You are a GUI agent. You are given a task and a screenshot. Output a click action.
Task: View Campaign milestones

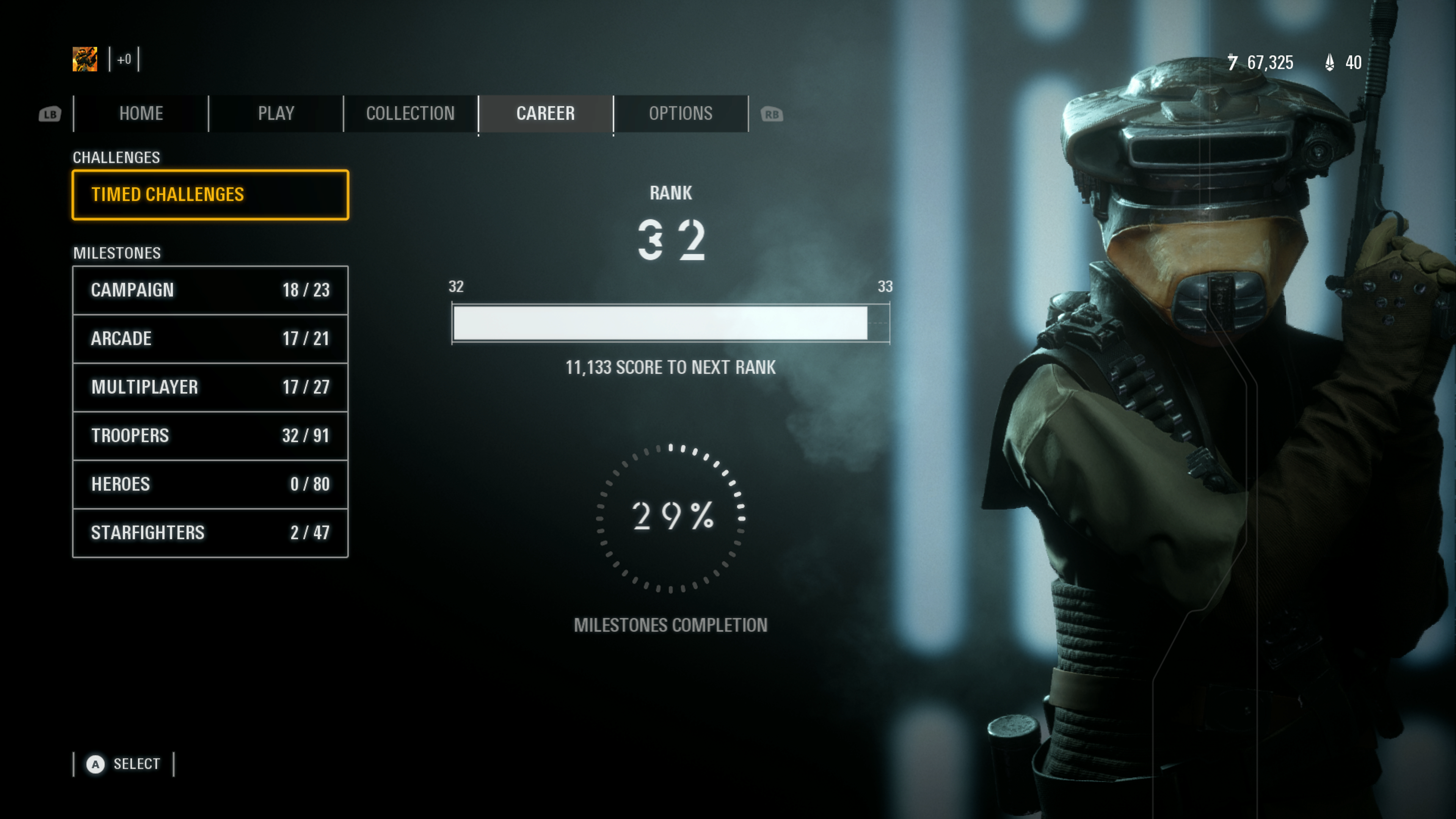(x=210, y=290)
